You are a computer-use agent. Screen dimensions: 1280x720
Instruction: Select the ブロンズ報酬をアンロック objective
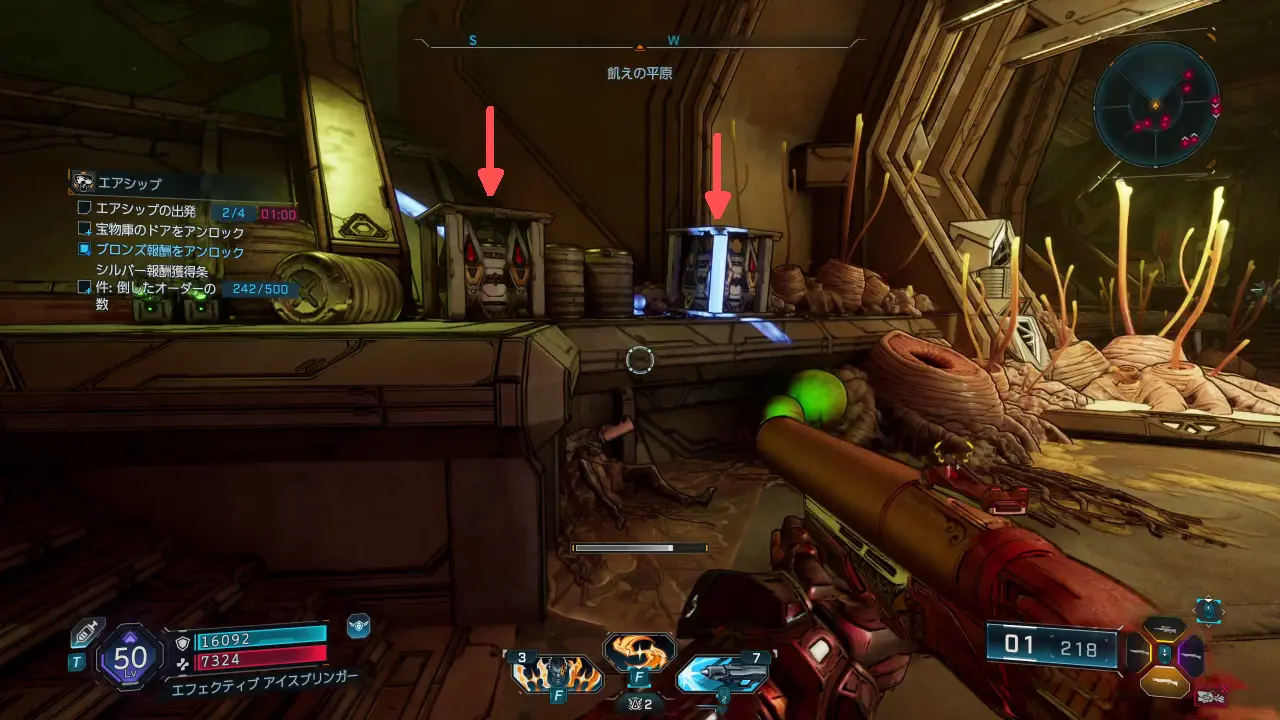click(169, 250)
